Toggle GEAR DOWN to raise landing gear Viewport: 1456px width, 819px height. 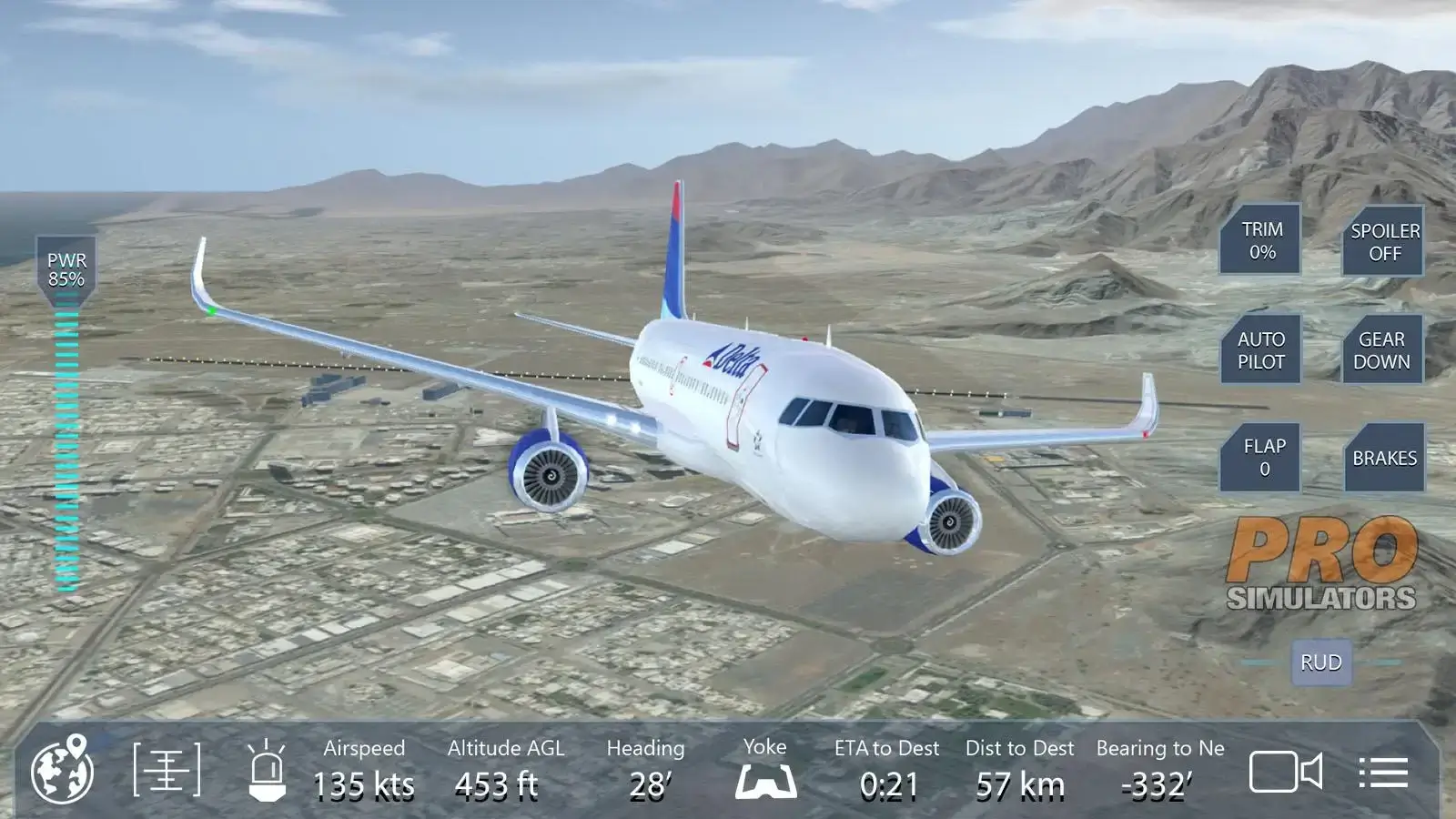[1384, 350]
